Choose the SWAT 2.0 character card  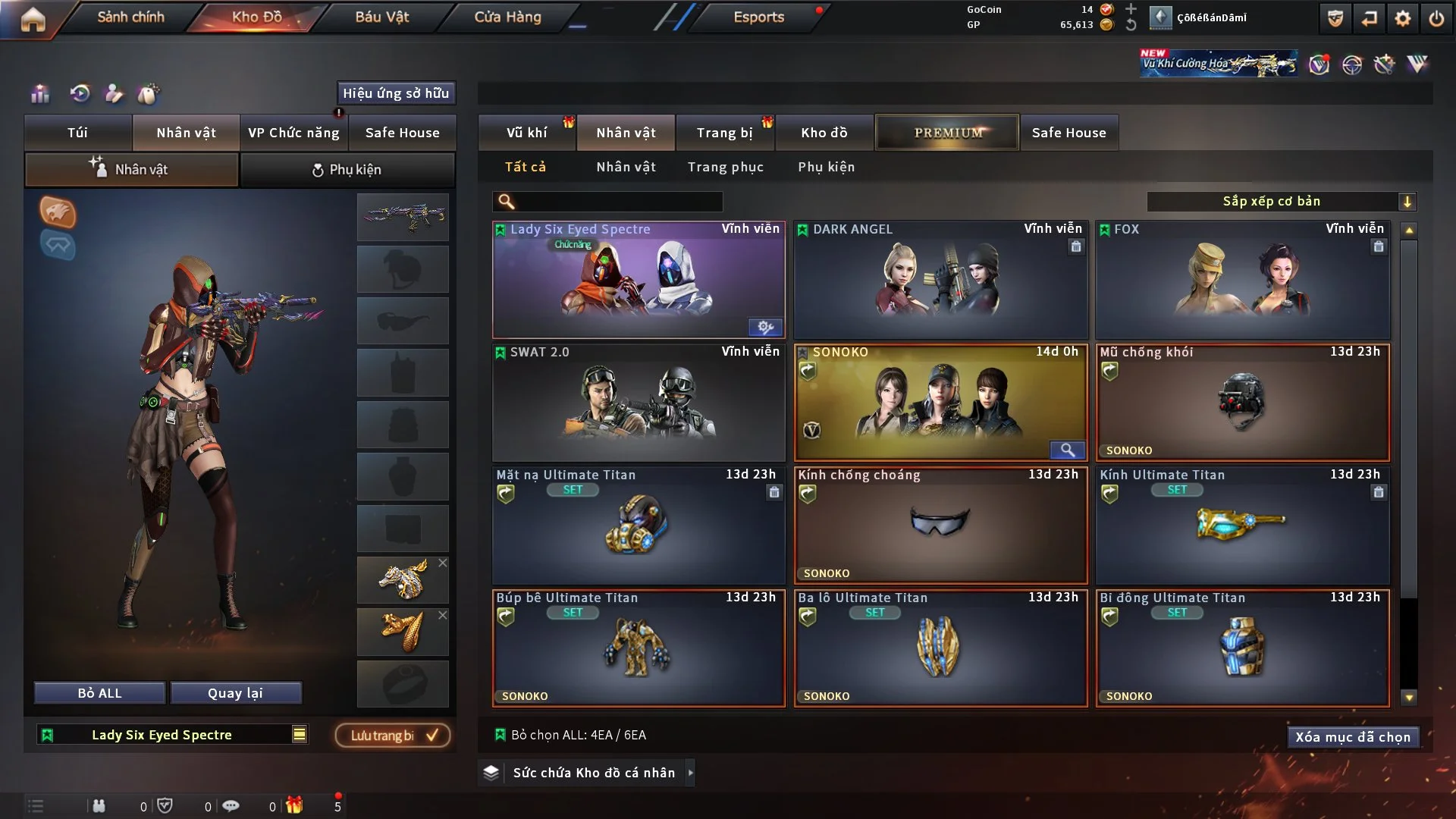[x=638, y=403]
